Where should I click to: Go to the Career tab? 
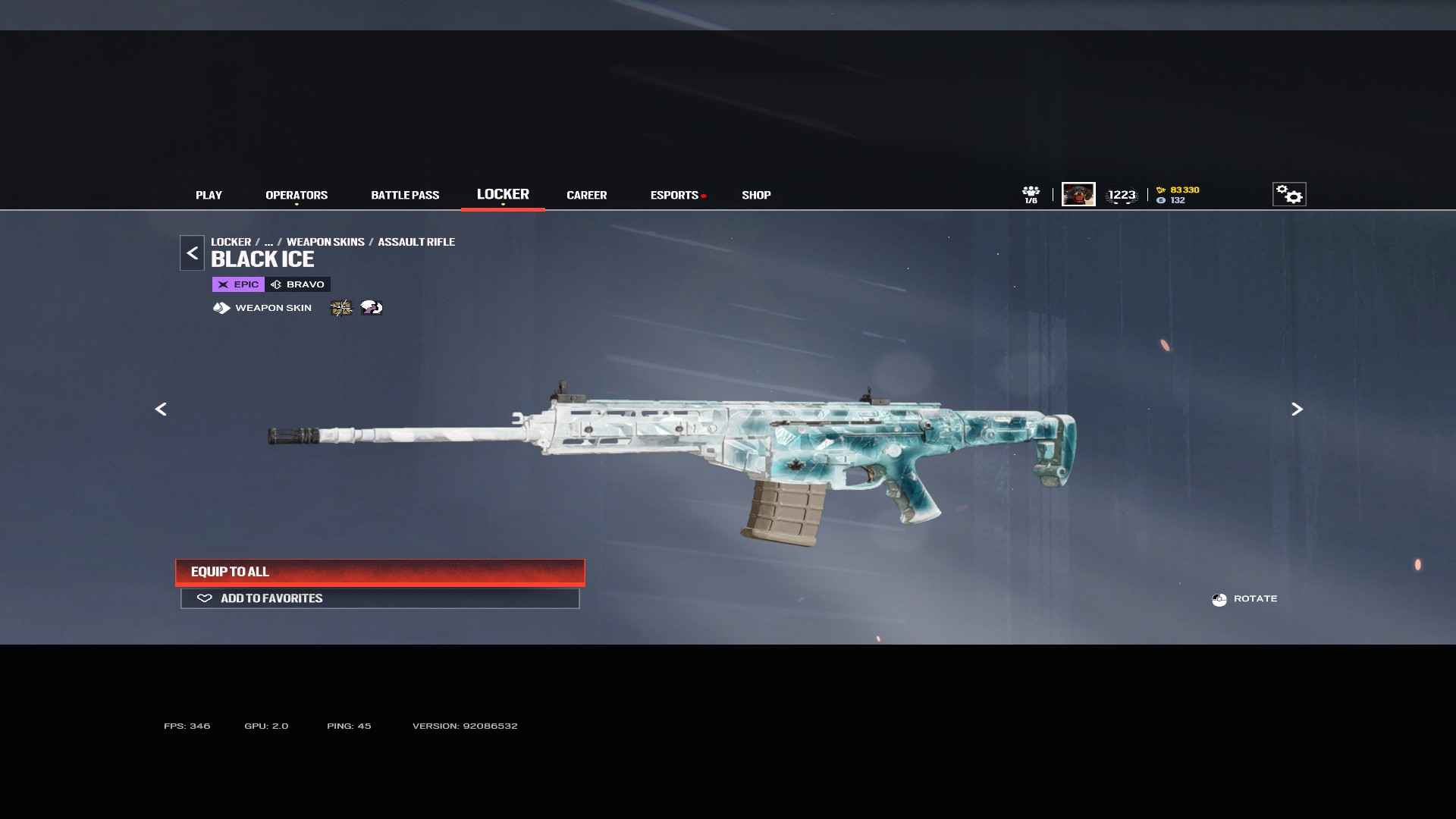[x=586, y=195]
